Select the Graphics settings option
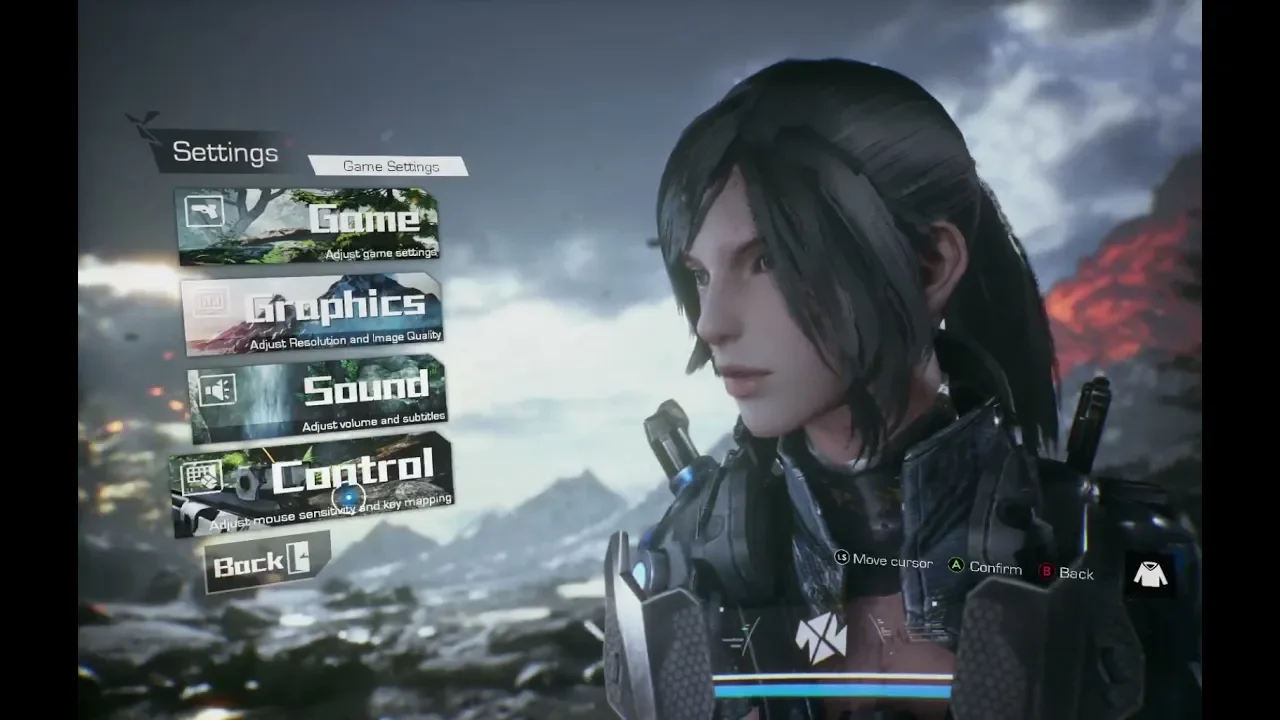The width and height of the screenshot is (1280, 720). 313,313
